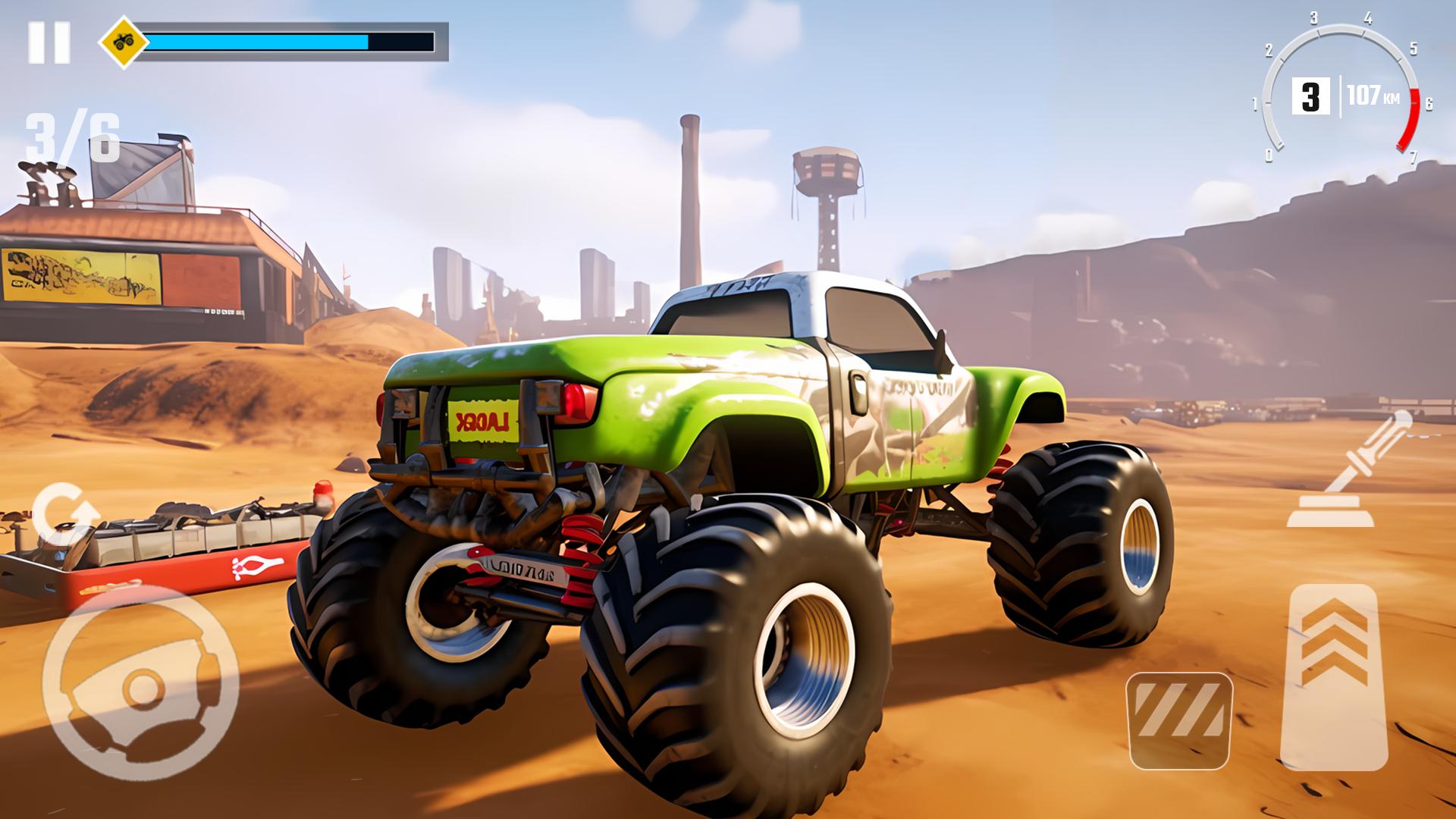Pause the game
The width and height of the screenshot is (1456, 819).
[49, 42]
